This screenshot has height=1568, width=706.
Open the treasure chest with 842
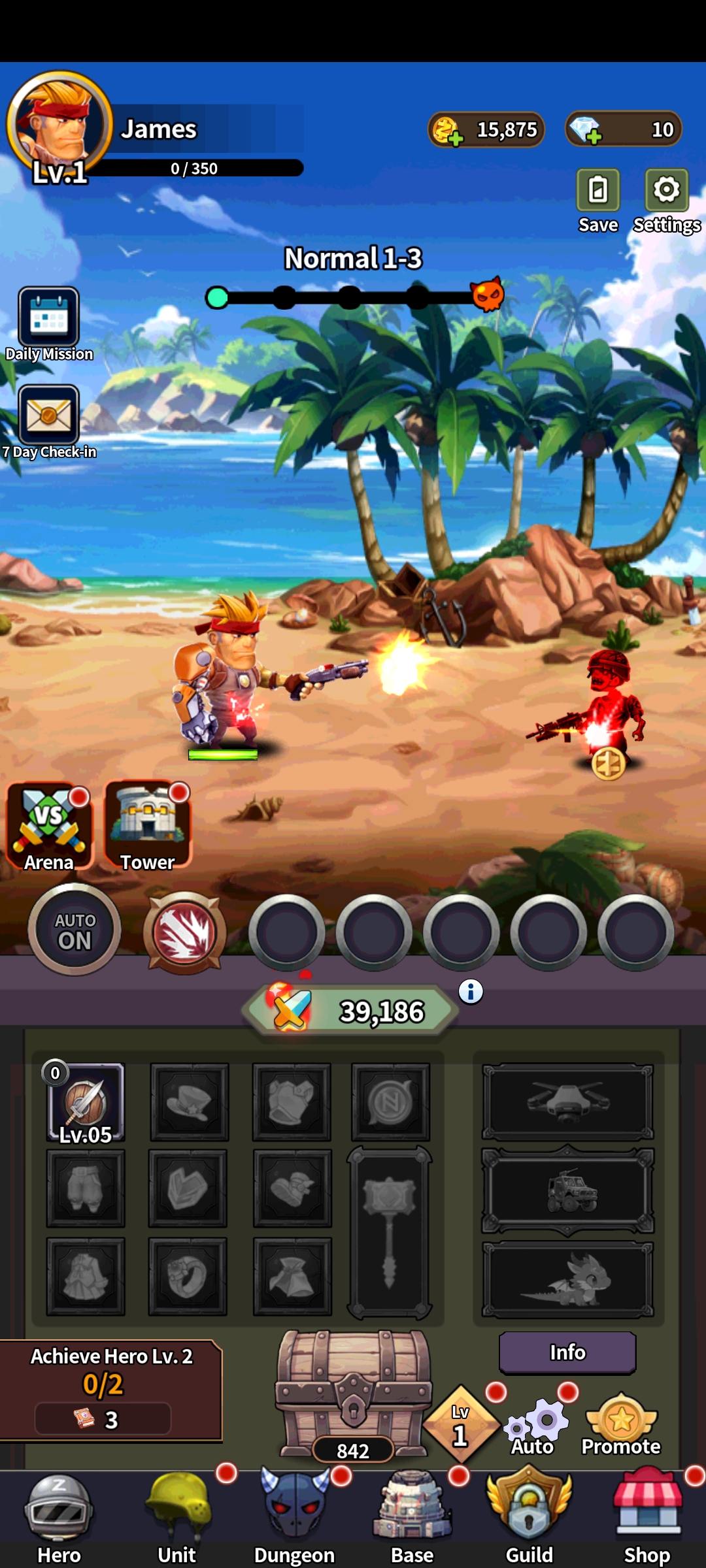click(353, 1392)
